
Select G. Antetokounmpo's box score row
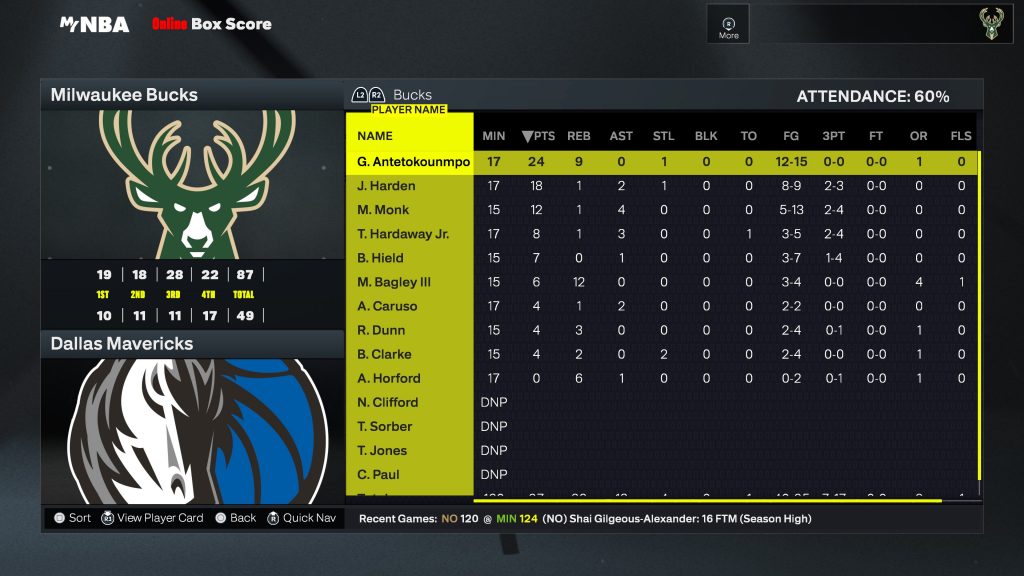[413, 162]
